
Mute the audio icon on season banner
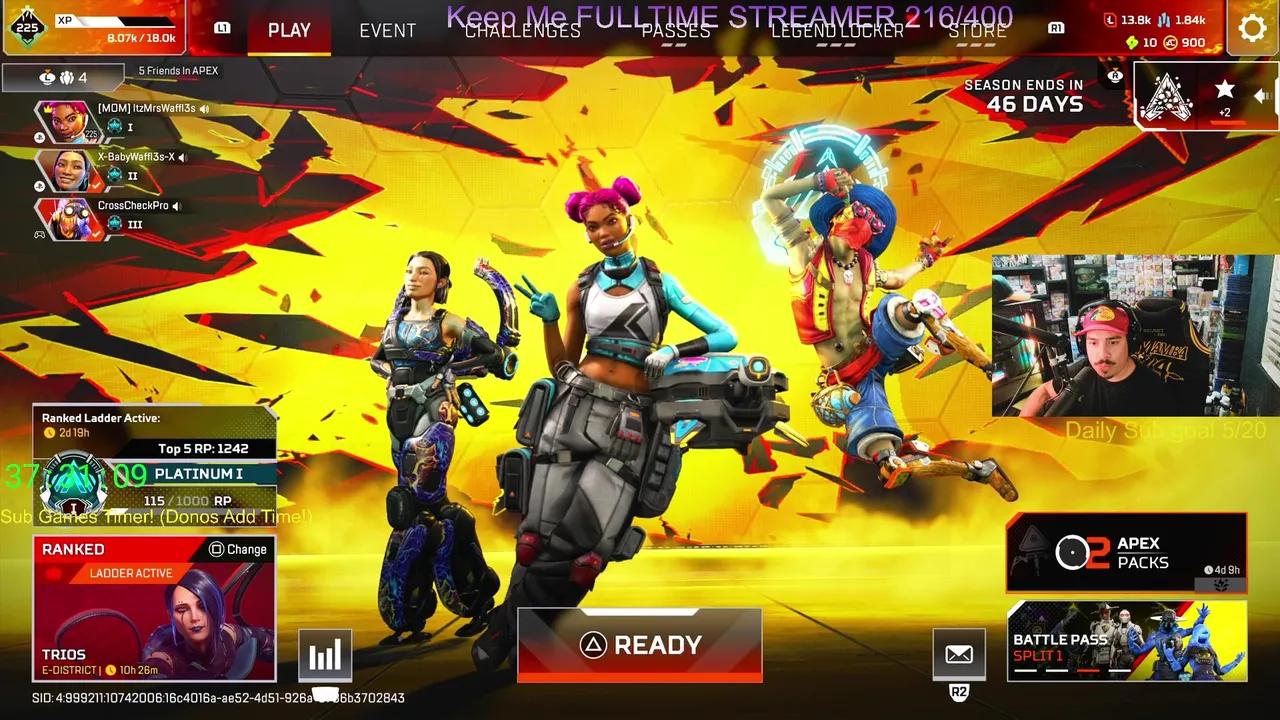1262,96
